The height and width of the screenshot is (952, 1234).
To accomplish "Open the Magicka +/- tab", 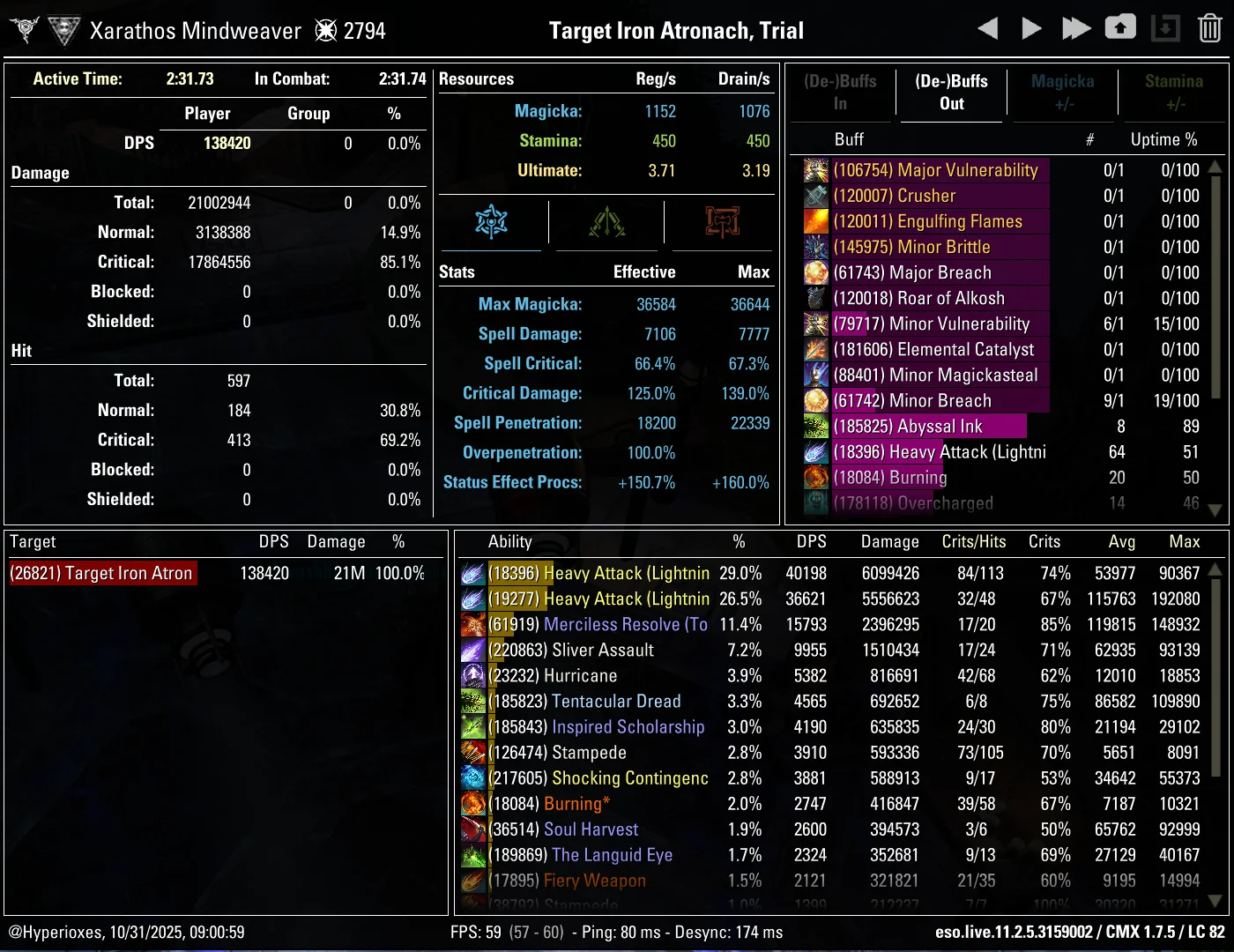I will [1062, 93].
